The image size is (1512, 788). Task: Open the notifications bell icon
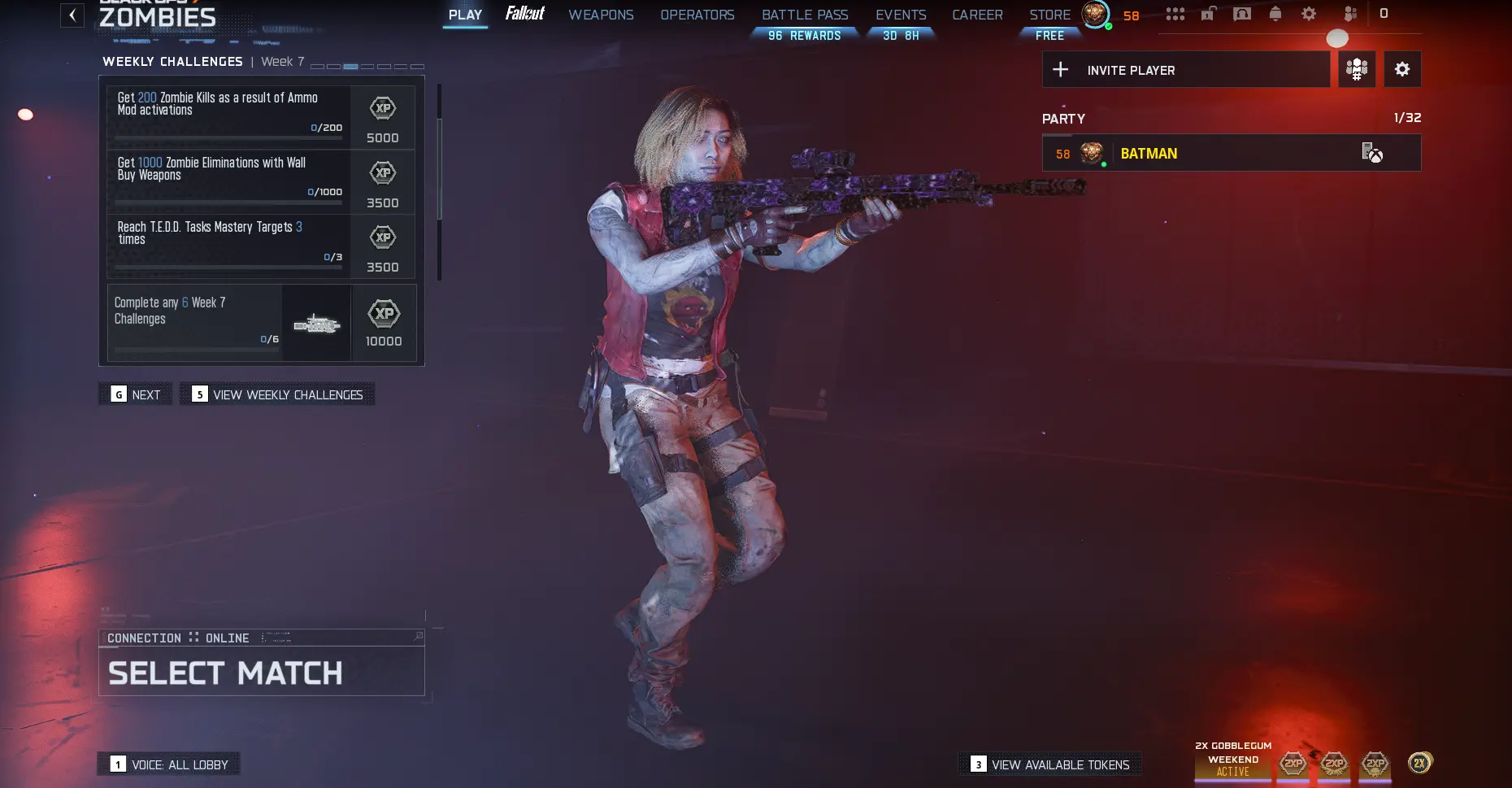1275,14
